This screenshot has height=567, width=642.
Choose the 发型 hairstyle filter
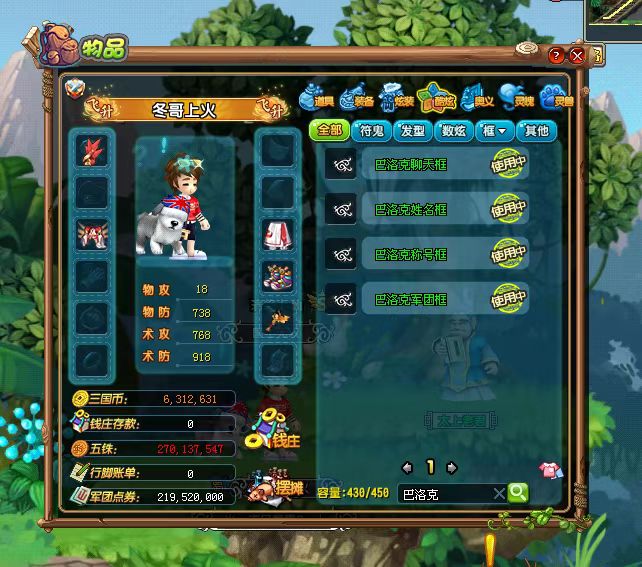click(412, 130)
